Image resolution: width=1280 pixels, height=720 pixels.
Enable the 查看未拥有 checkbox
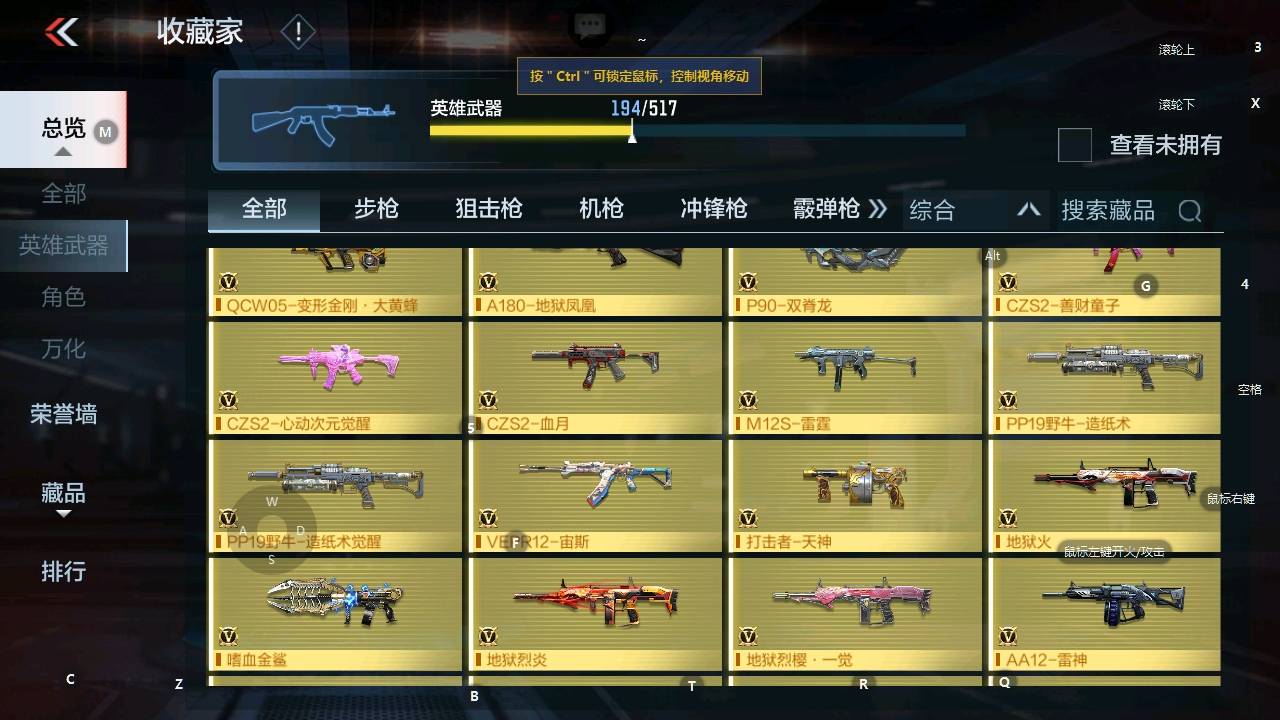point(1074,146)
